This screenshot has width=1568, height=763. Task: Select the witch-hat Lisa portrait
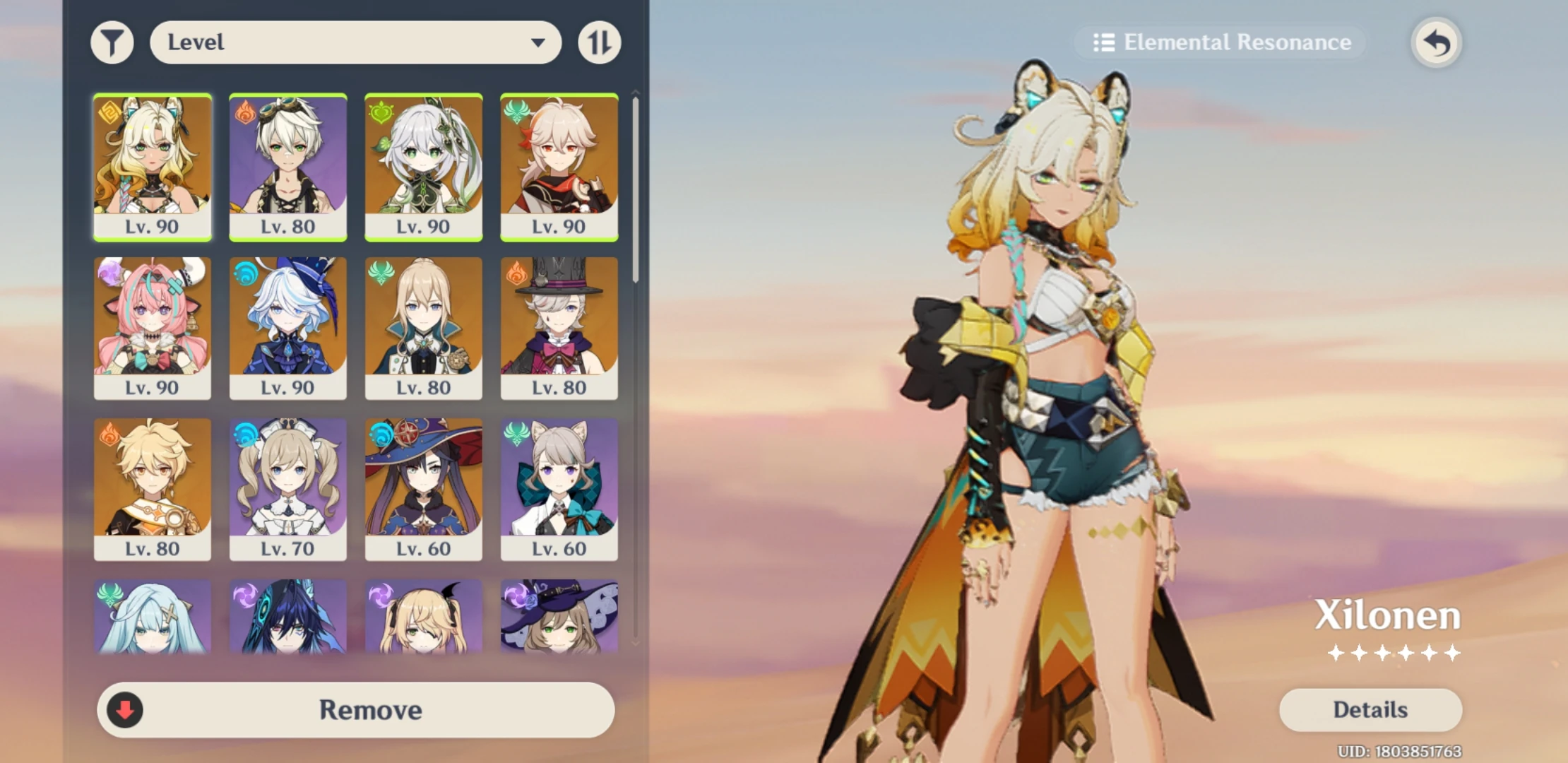559,622
